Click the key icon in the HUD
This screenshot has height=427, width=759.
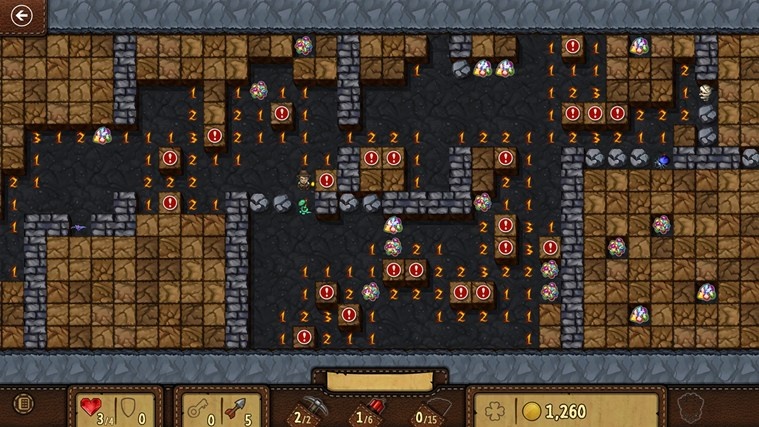tap(196, 408)
